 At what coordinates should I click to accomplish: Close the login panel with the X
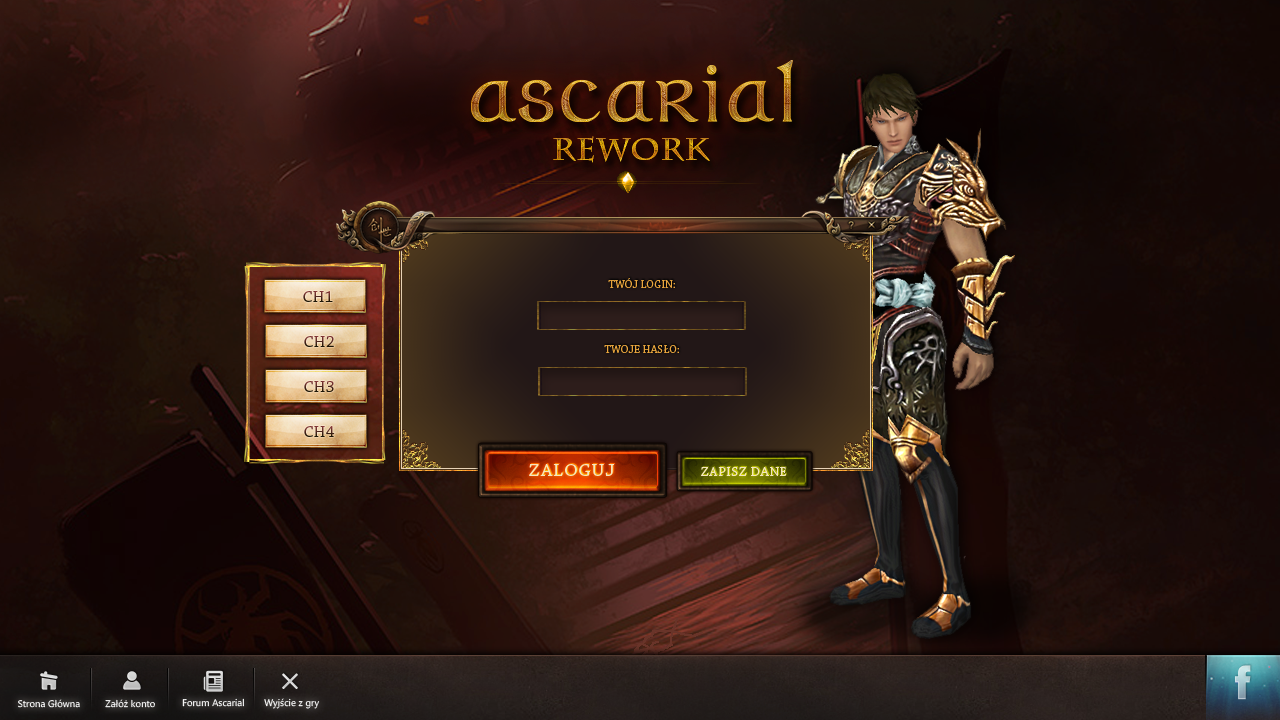pos(871,225)
